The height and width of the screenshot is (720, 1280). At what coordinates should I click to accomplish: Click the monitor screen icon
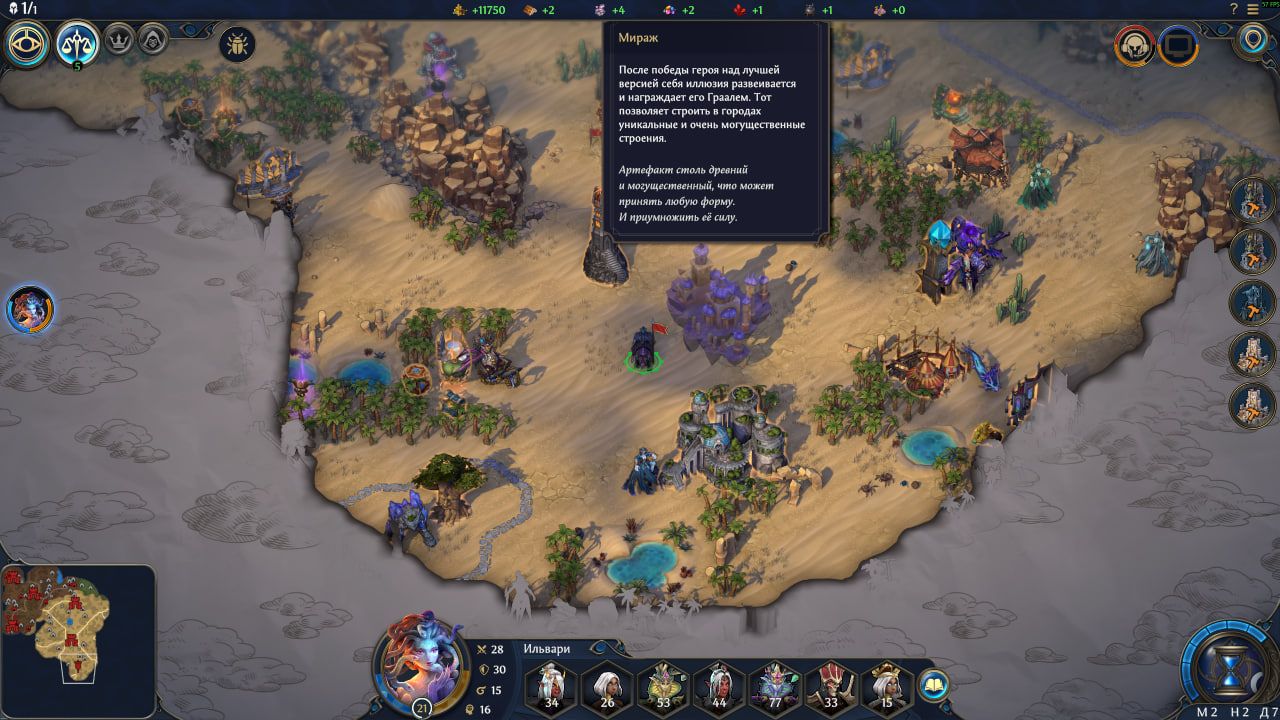click(1178, 46)
